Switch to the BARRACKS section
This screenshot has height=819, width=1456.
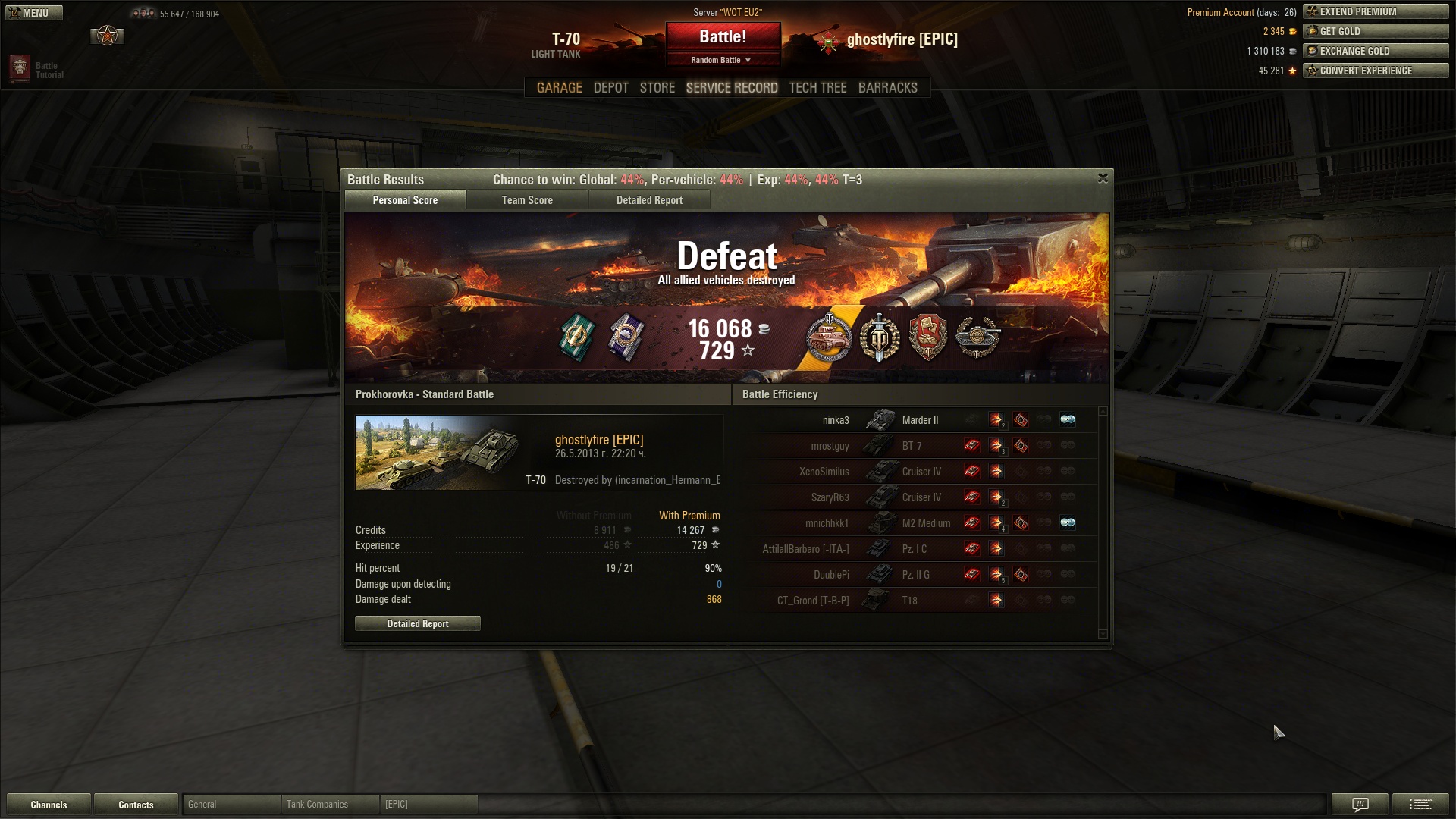(x=887, y=88)
